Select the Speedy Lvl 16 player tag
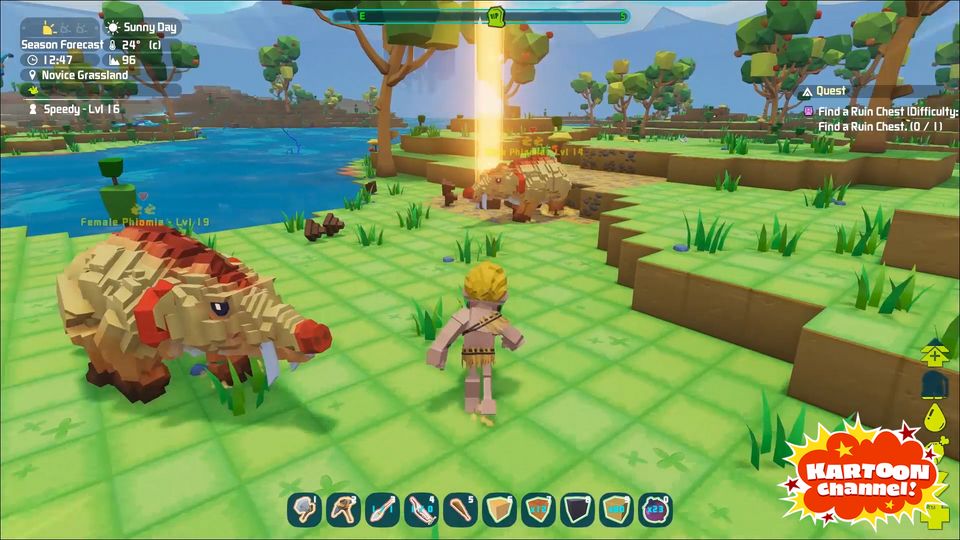This screenshot has height=540, width=960. pyautogui.click(x=76, y=109)
